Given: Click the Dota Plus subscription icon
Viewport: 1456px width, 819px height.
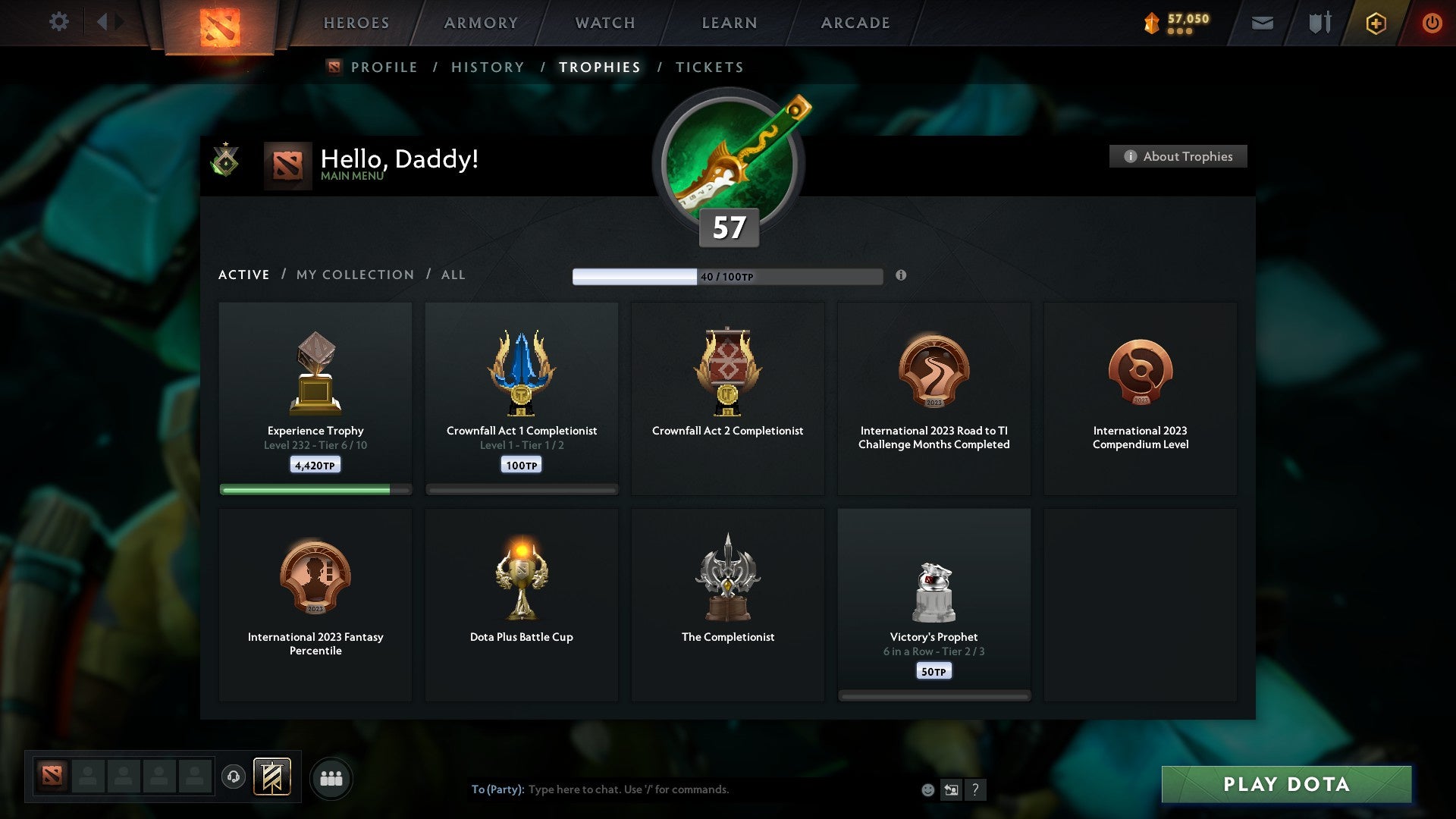Looking at the screenshot, I should tap(1375, 23).
